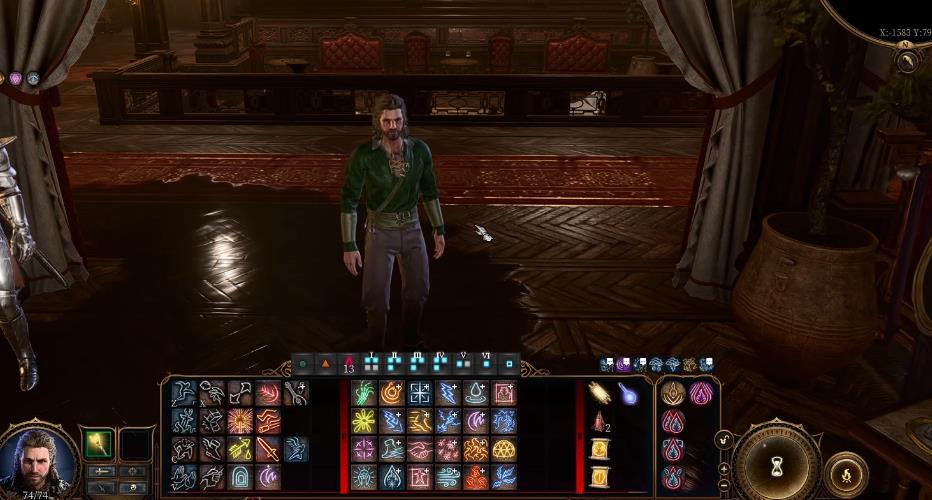Viewport: 932px width, 500px height.
Task: Select the red potion with count 2
Action: coord(600,421)
